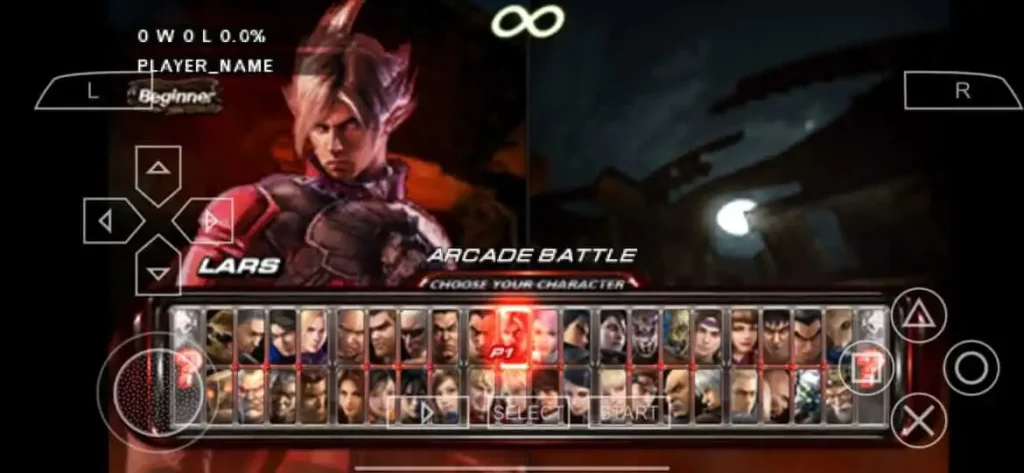Pick the jaguar-masked King portrait

[x=645, y=335]
